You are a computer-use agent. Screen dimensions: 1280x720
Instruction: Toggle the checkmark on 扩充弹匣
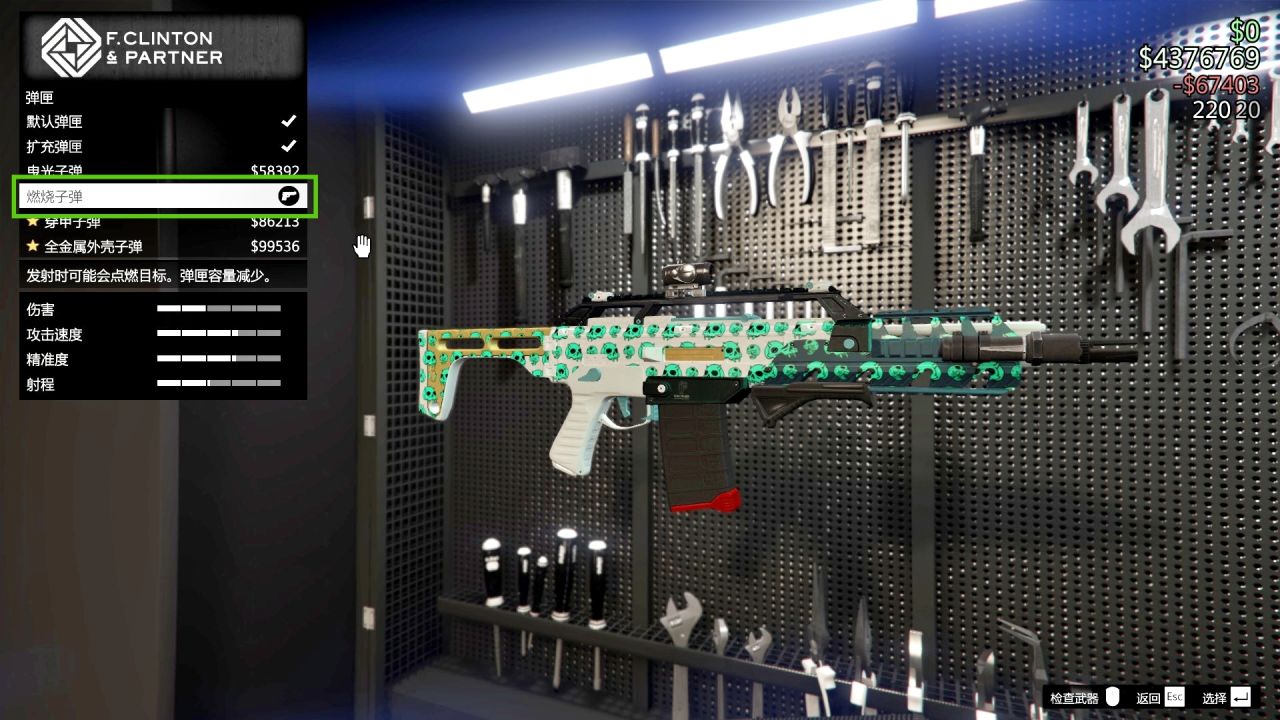[289, 146]
